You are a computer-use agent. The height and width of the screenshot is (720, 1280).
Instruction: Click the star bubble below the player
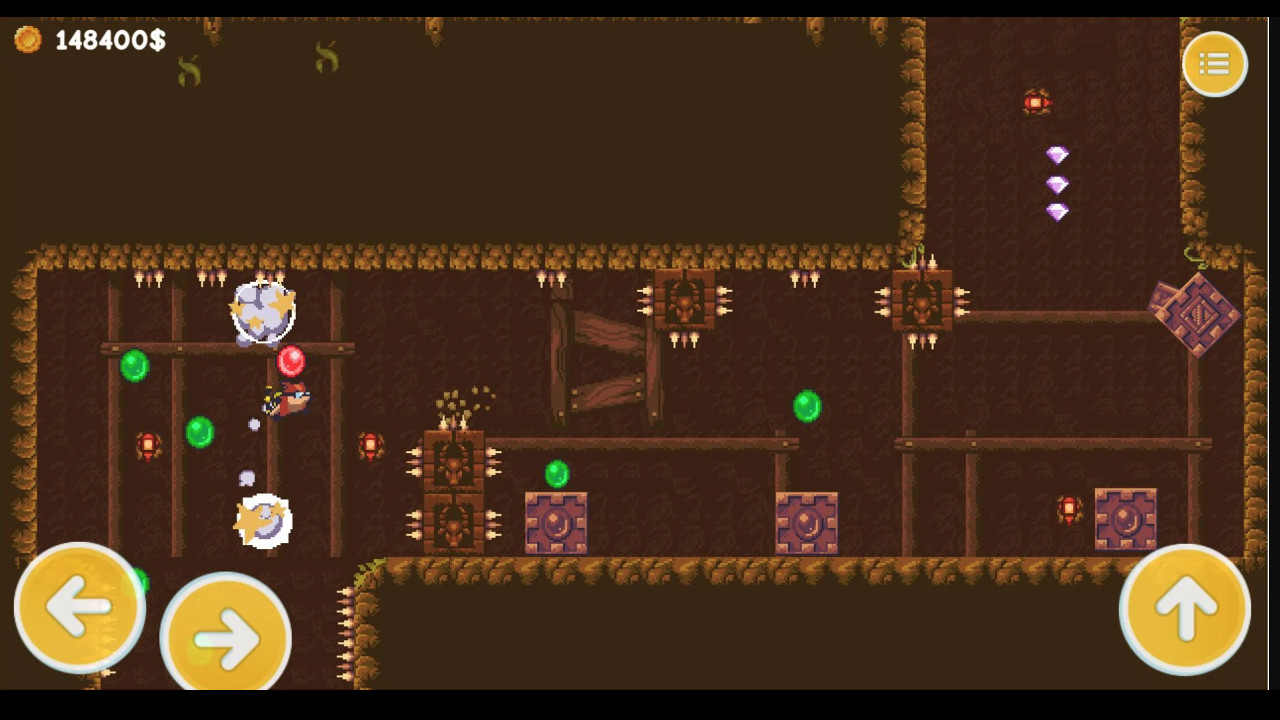[262, 518]
